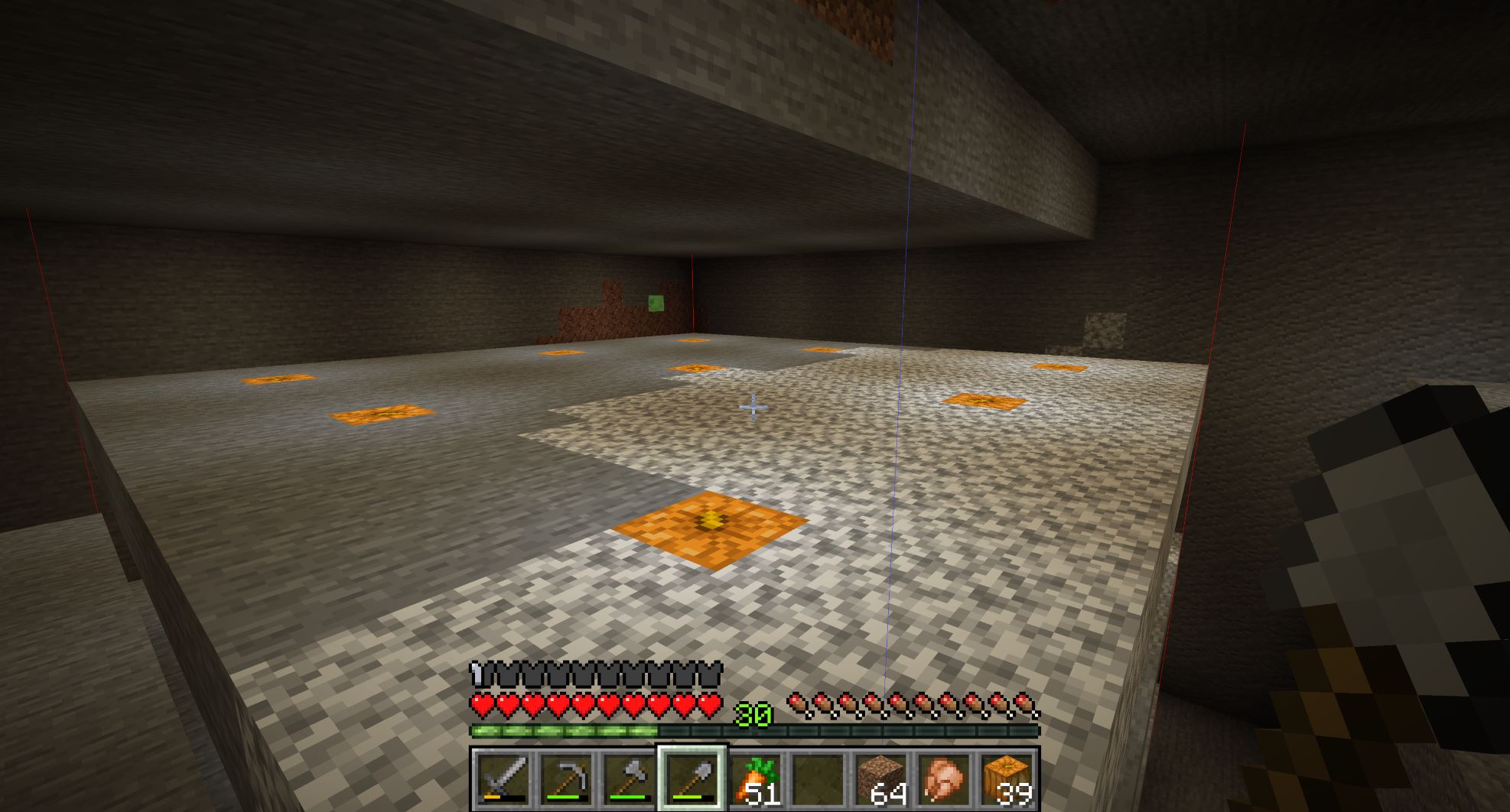This screenshot has width=1510, height=812.
Task: Select the sword hotbar slot
Action: point(503,779)
